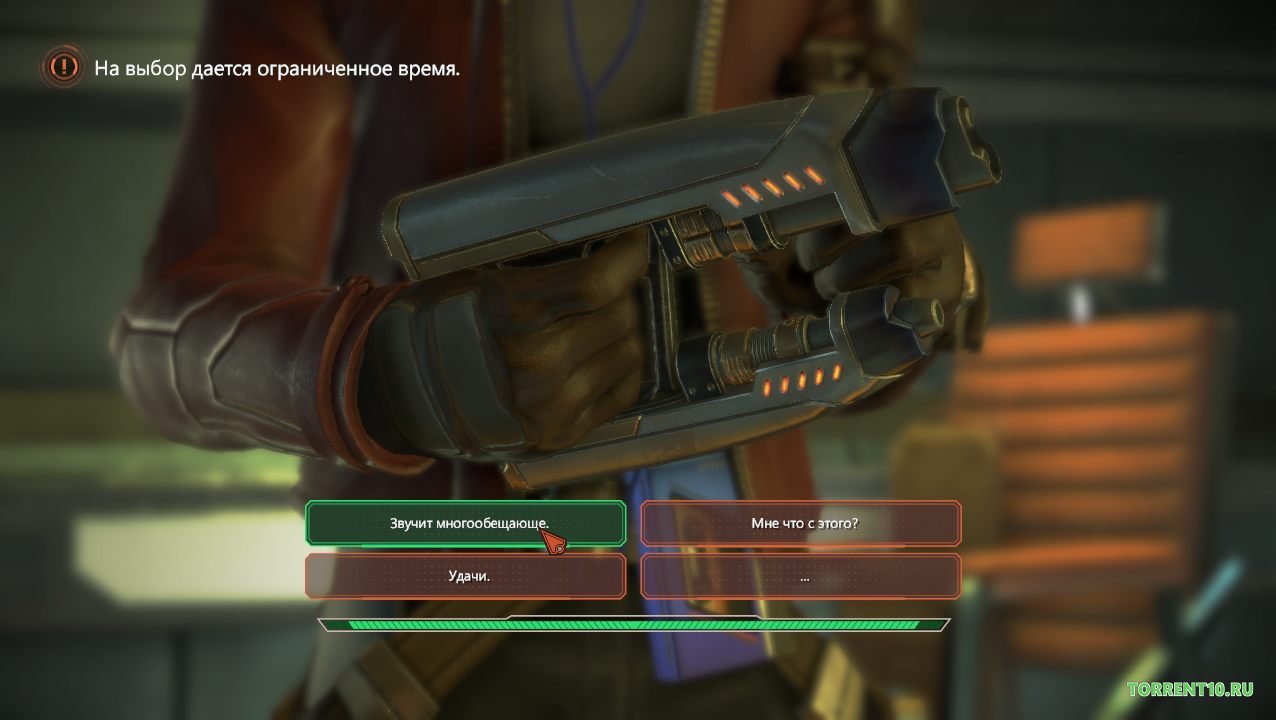Pick the silent "..." dialogue option

click(801, 576)
